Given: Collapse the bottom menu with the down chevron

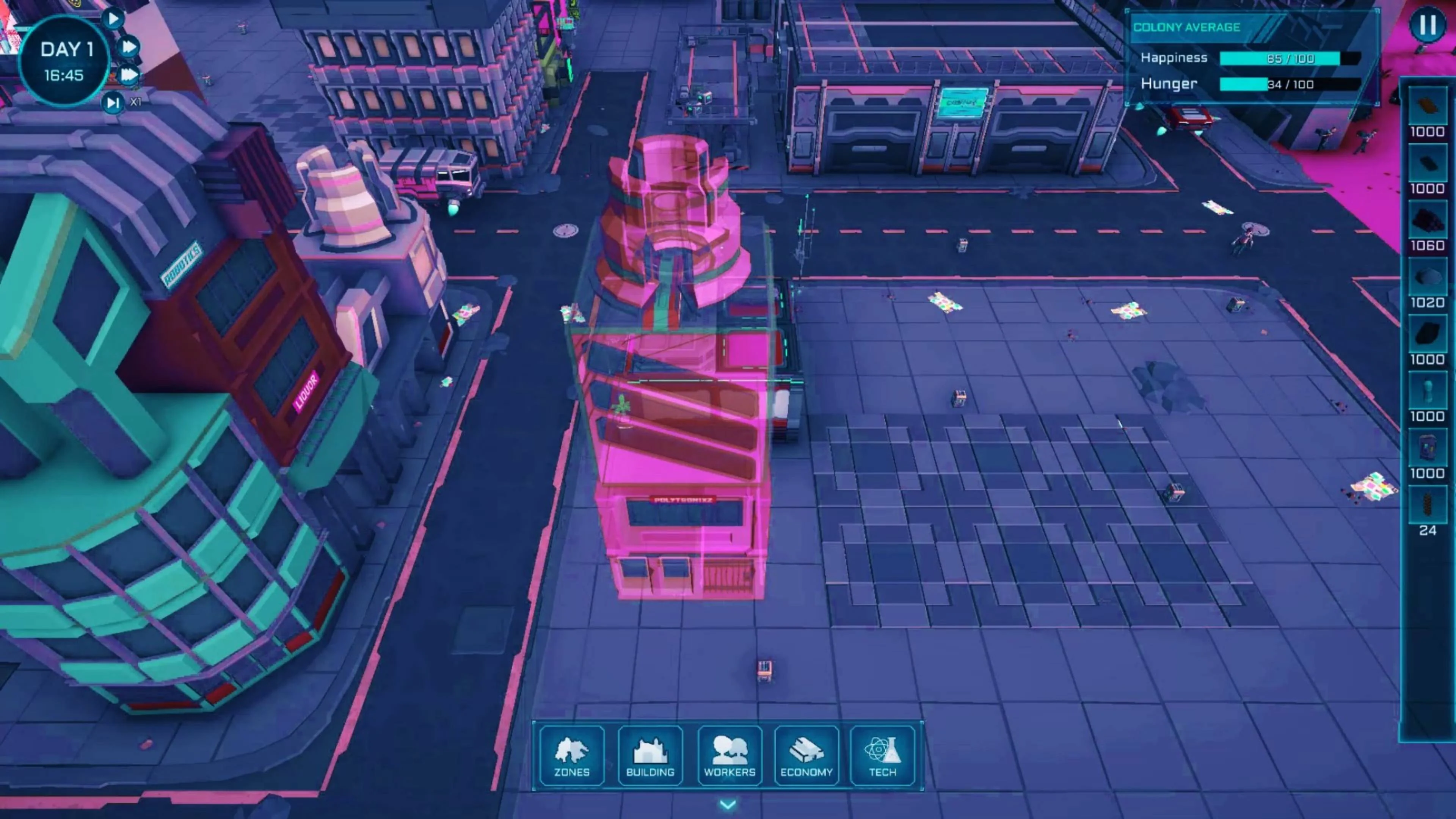Looking at the screenshot, I should [728, 805].
